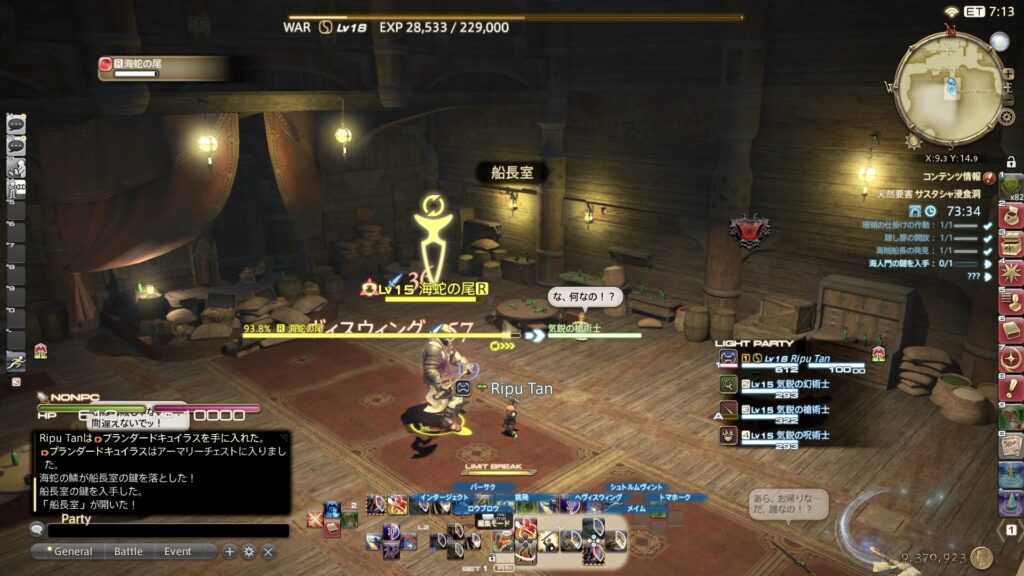
Task: Choose the Lv15 気鋭の呪術士 party member
Action: tap(790, 437)
